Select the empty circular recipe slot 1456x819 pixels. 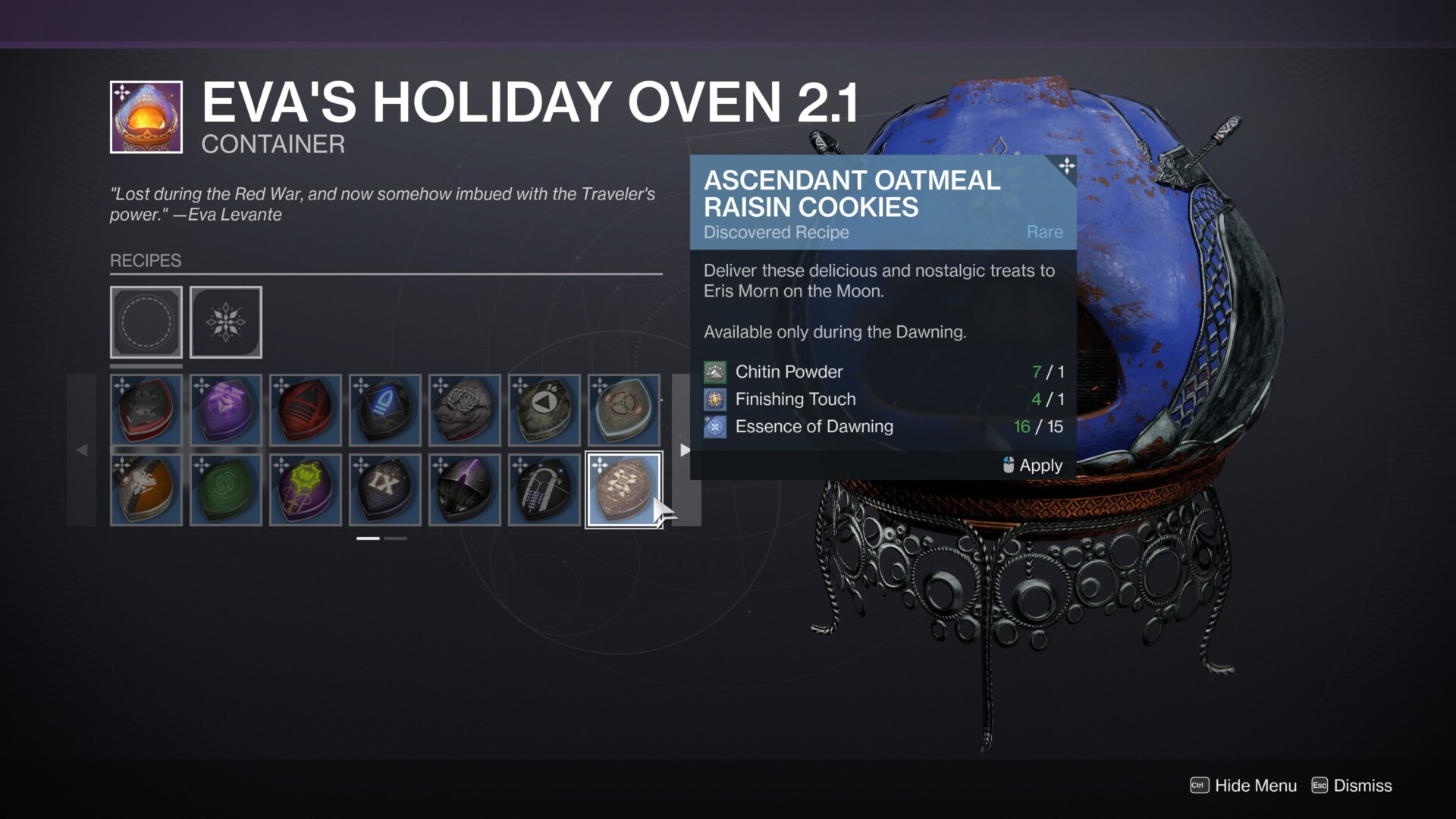[146, 322]
